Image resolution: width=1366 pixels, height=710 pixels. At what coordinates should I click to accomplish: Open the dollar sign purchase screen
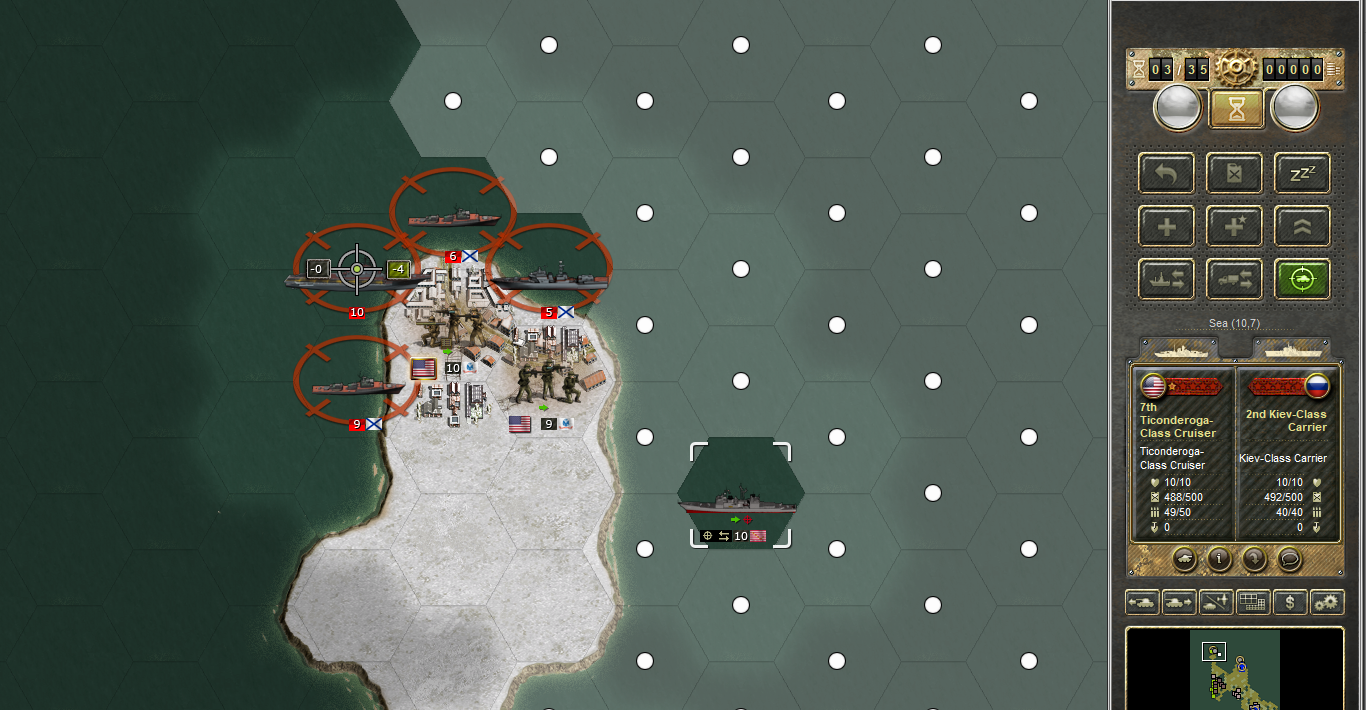coord(1290,602)
